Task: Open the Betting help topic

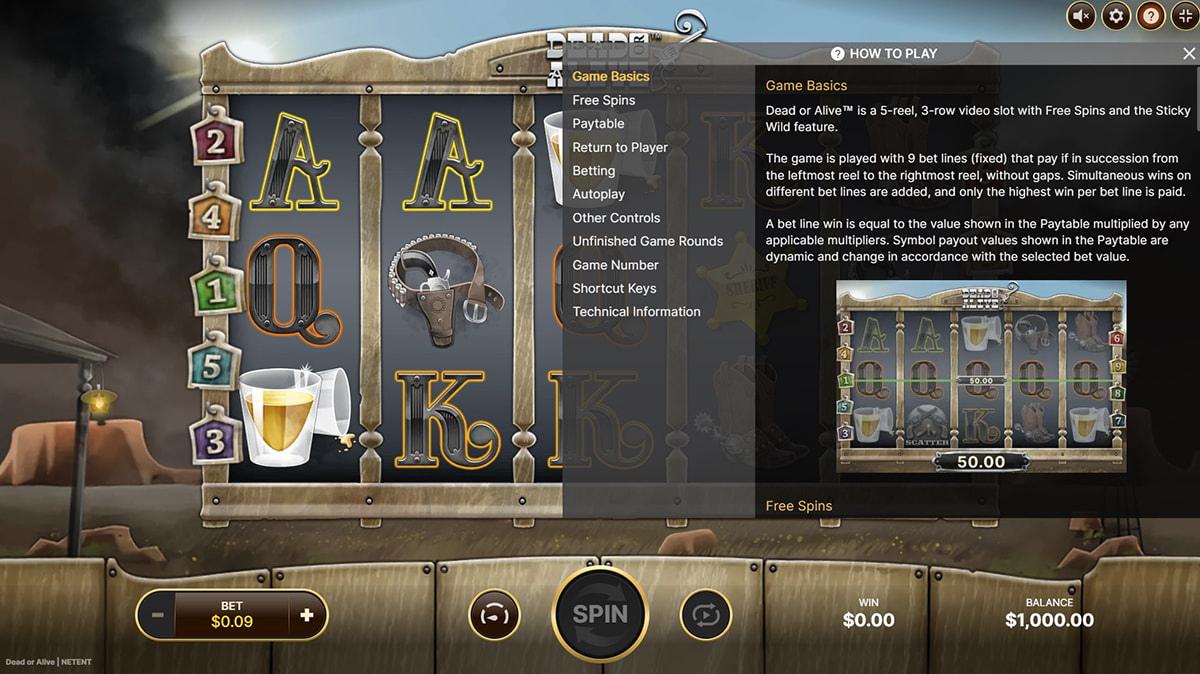Action: coord(593,171)
